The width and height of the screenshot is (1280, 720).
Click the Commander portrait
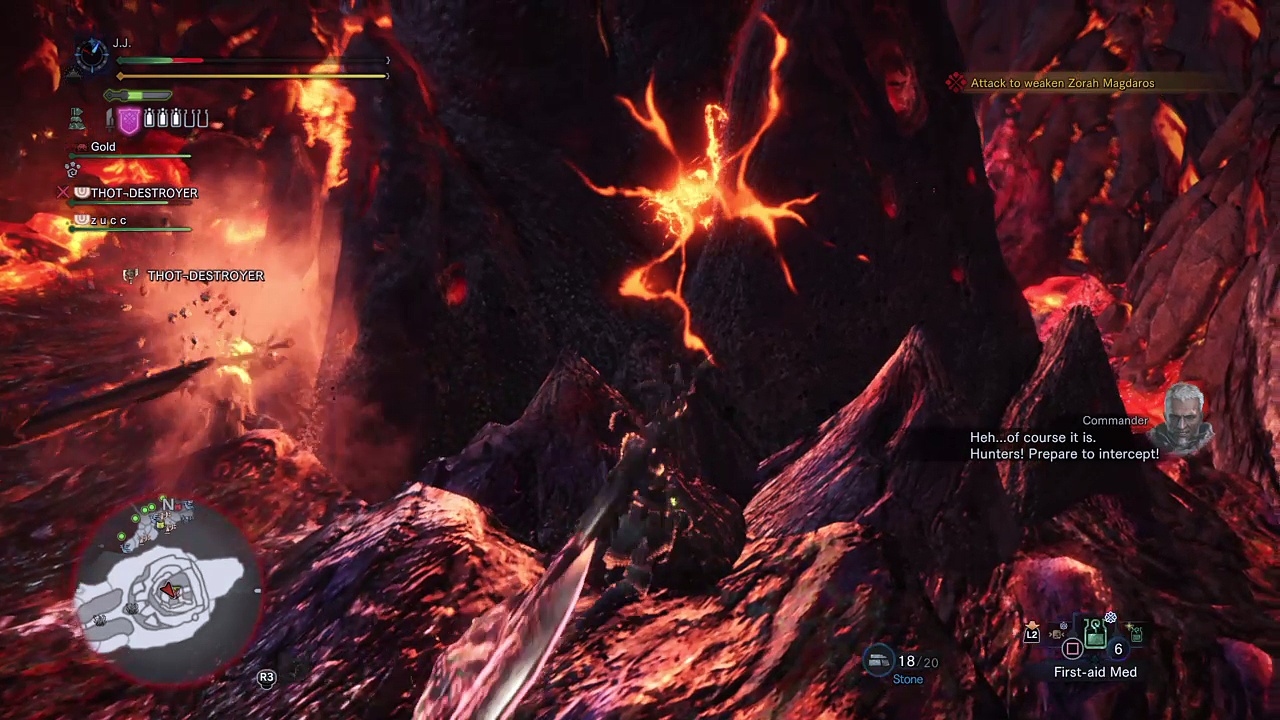1185,416
